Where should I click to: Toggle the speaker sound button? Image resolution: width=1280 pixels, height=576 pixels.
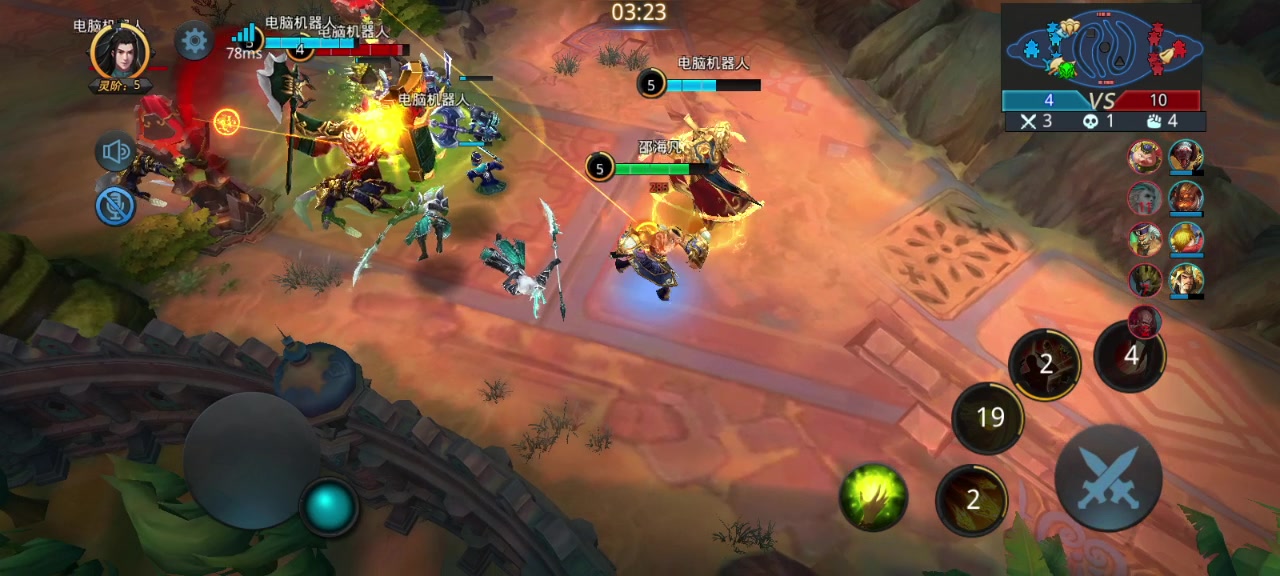point(116,153)
